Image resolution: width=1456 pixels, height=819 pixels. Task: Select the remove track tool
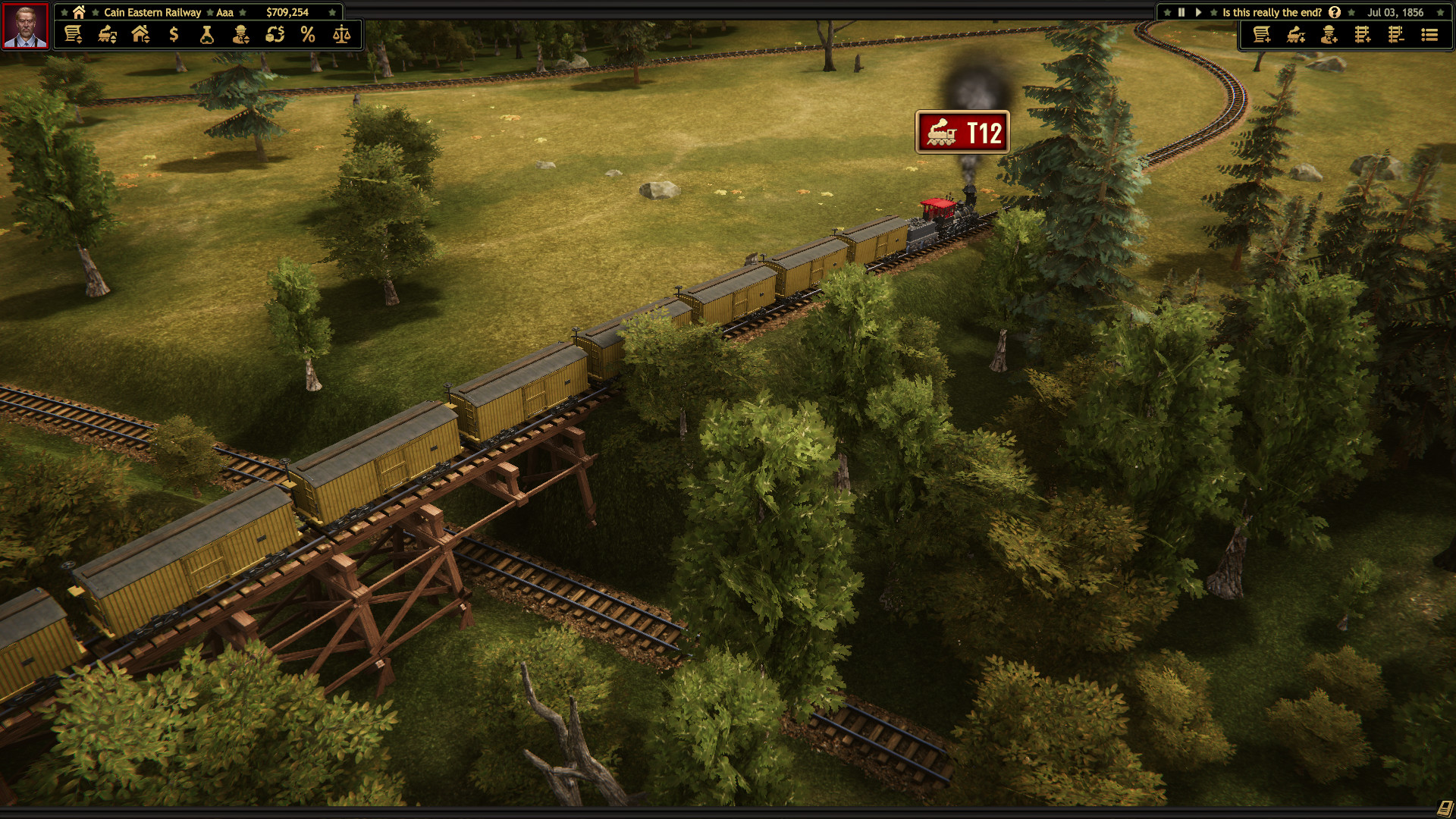[1395, 34]
